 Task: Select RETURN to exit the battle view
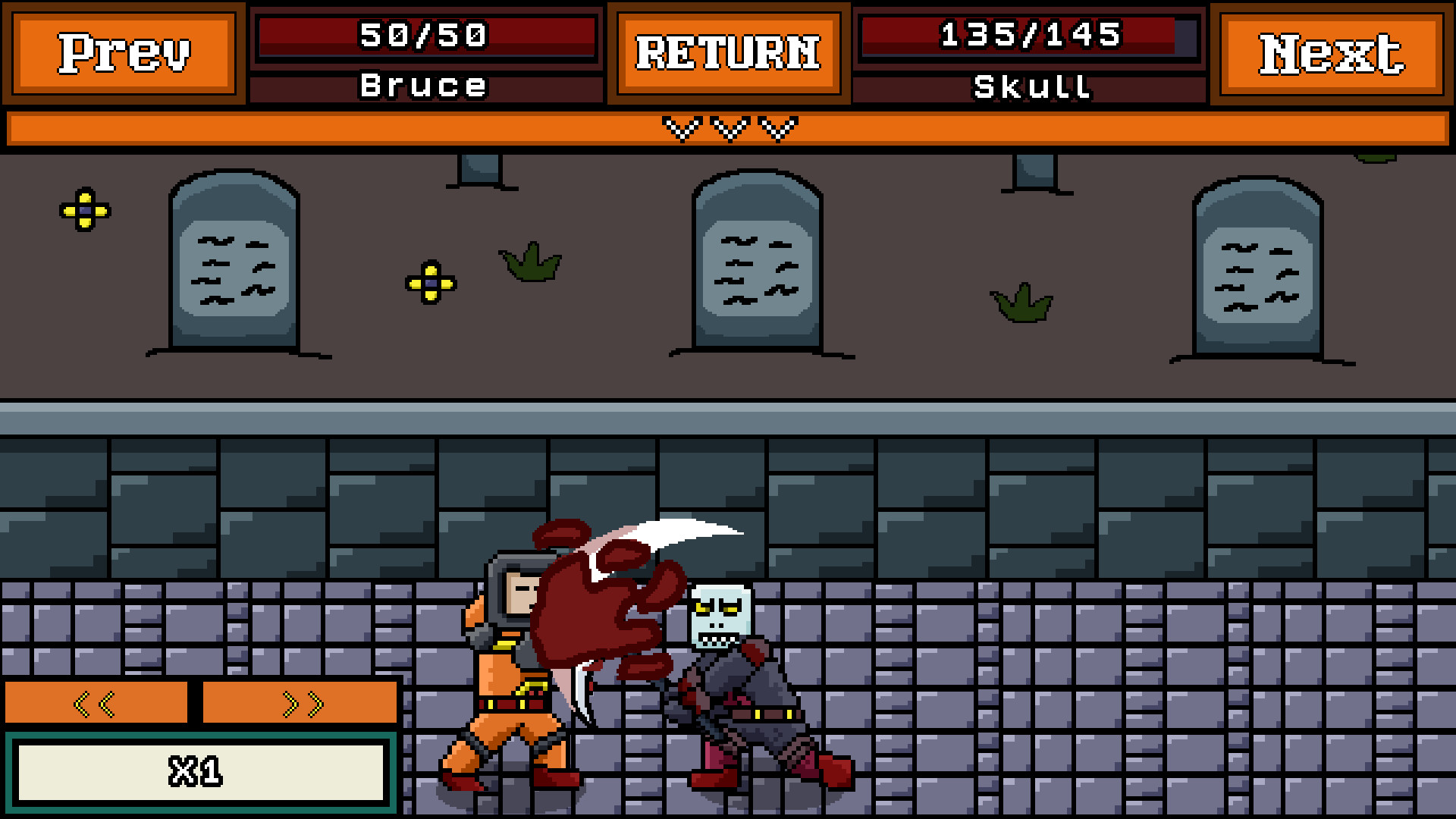click(x=728, y=53)
